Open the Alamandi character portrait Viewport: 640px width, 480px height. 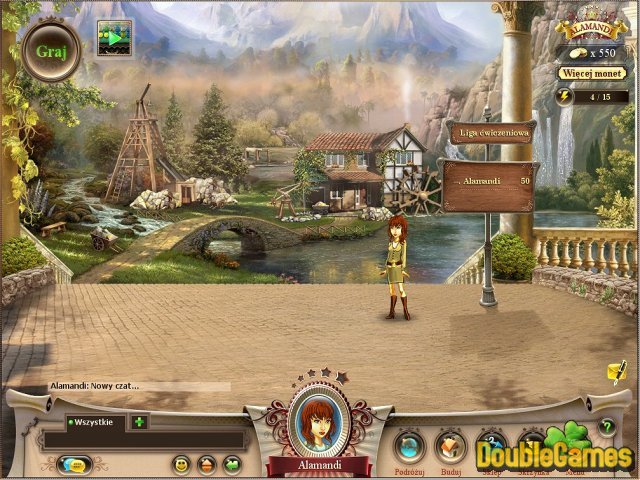pos(319,421)
